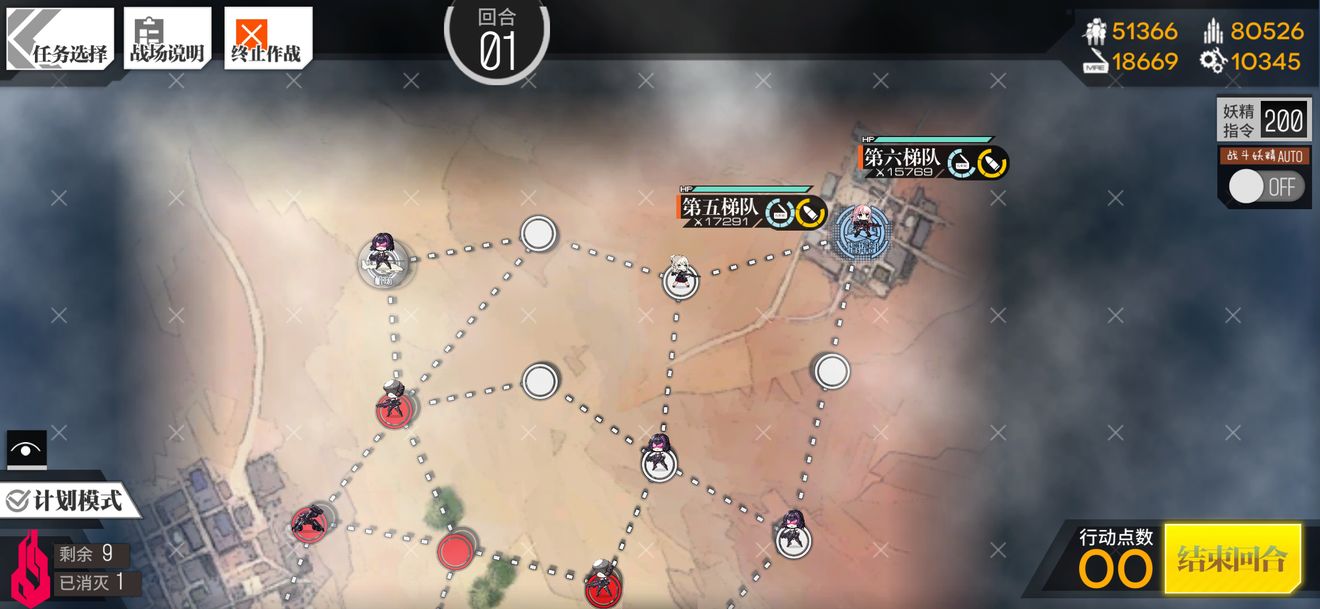Select the 第五梯队 echelon unit
The width and height of the screenshot is (1320, 609).
point(680,275)
